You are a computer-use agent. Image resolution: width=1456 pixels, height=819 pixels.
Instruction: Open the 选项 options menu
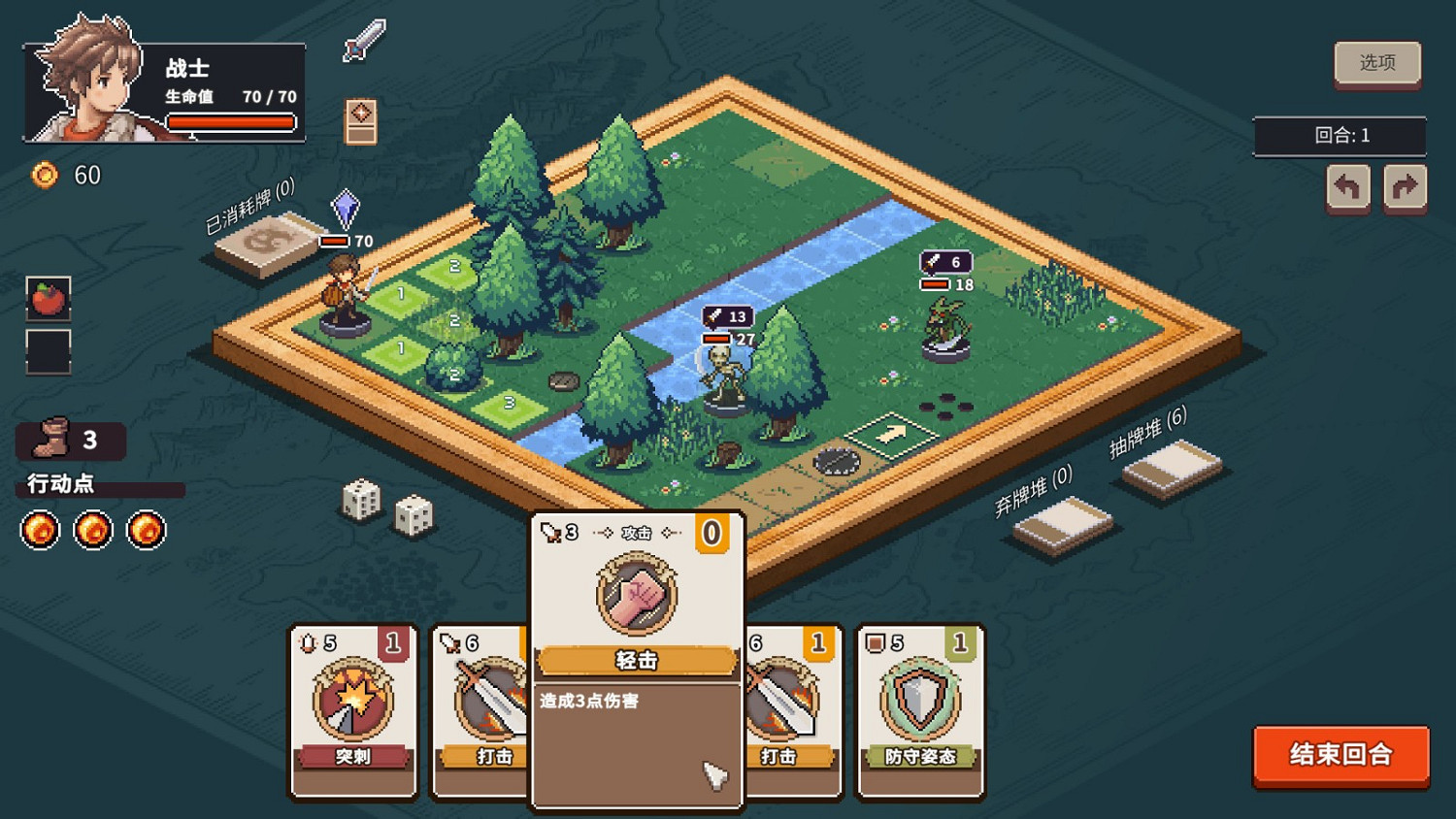coord(1377,62)
